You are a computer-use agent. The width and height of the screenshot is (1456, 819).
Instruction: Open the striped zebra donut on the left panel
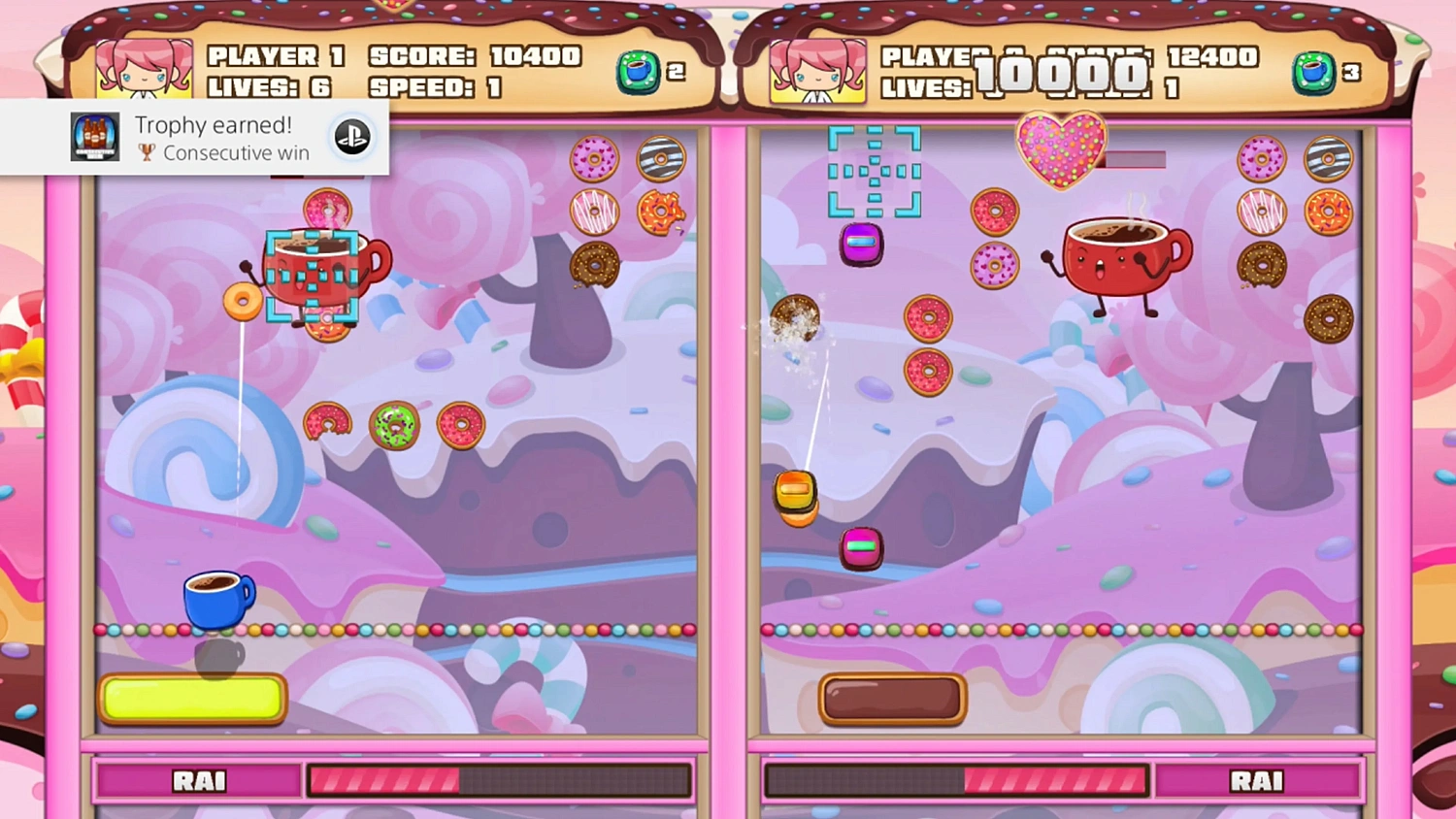pos(663,158)
